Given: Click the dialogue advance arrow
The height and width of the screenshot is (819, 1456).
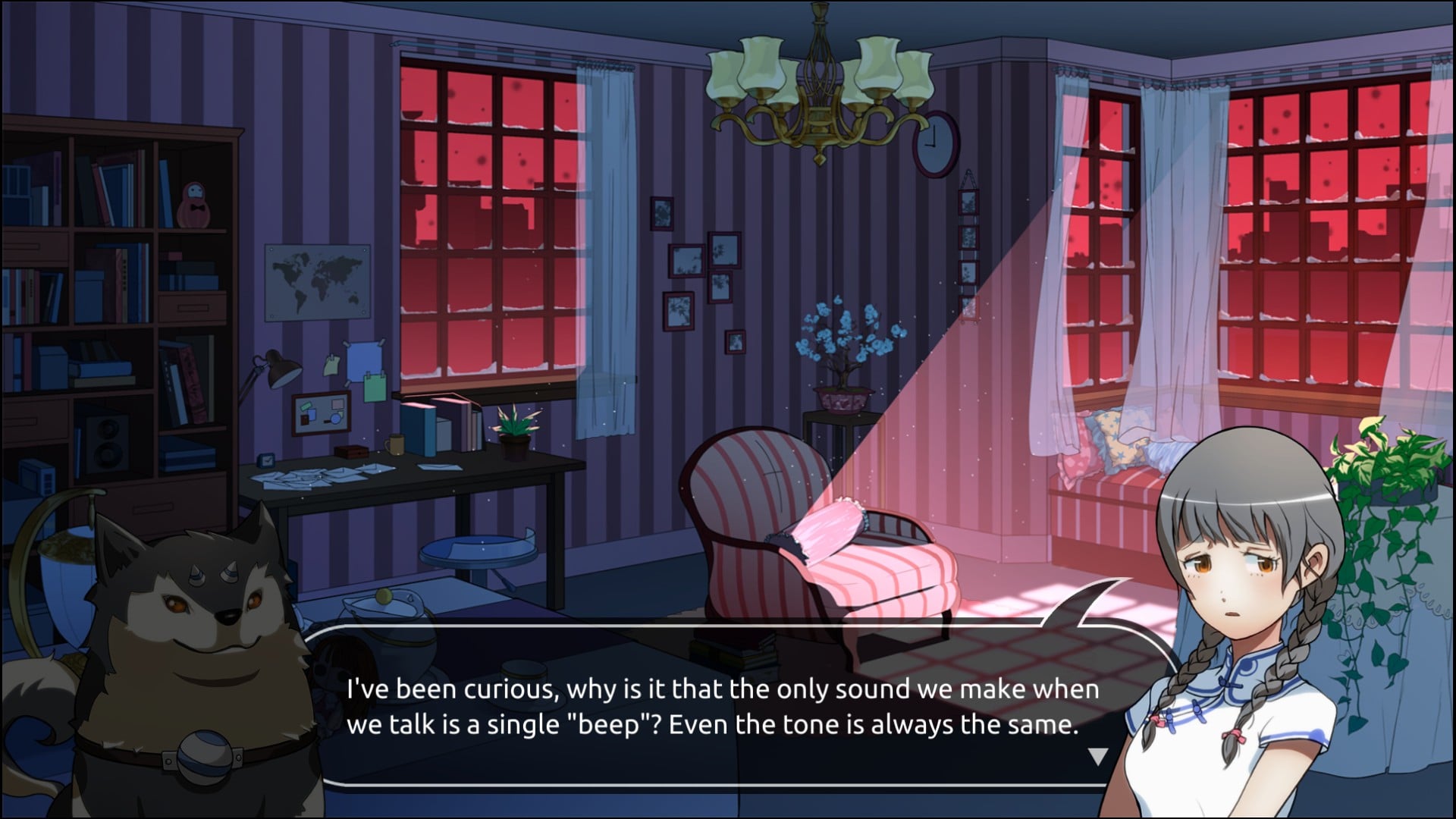Looking at the screenshot, I should 1097,756.
